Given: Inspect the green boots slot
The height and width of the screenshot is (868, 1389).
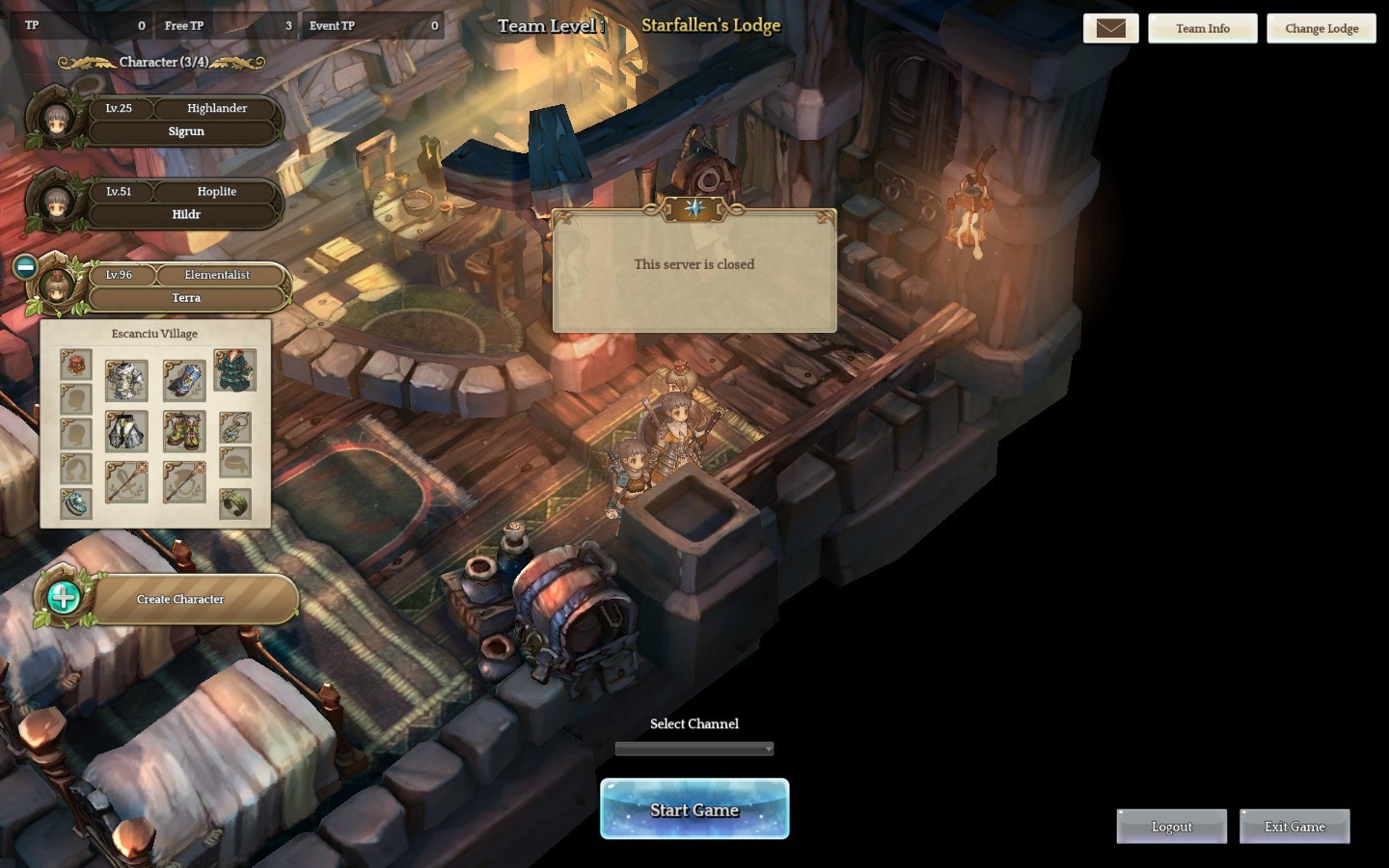Looking at the screenshot, I should (183, 431).
